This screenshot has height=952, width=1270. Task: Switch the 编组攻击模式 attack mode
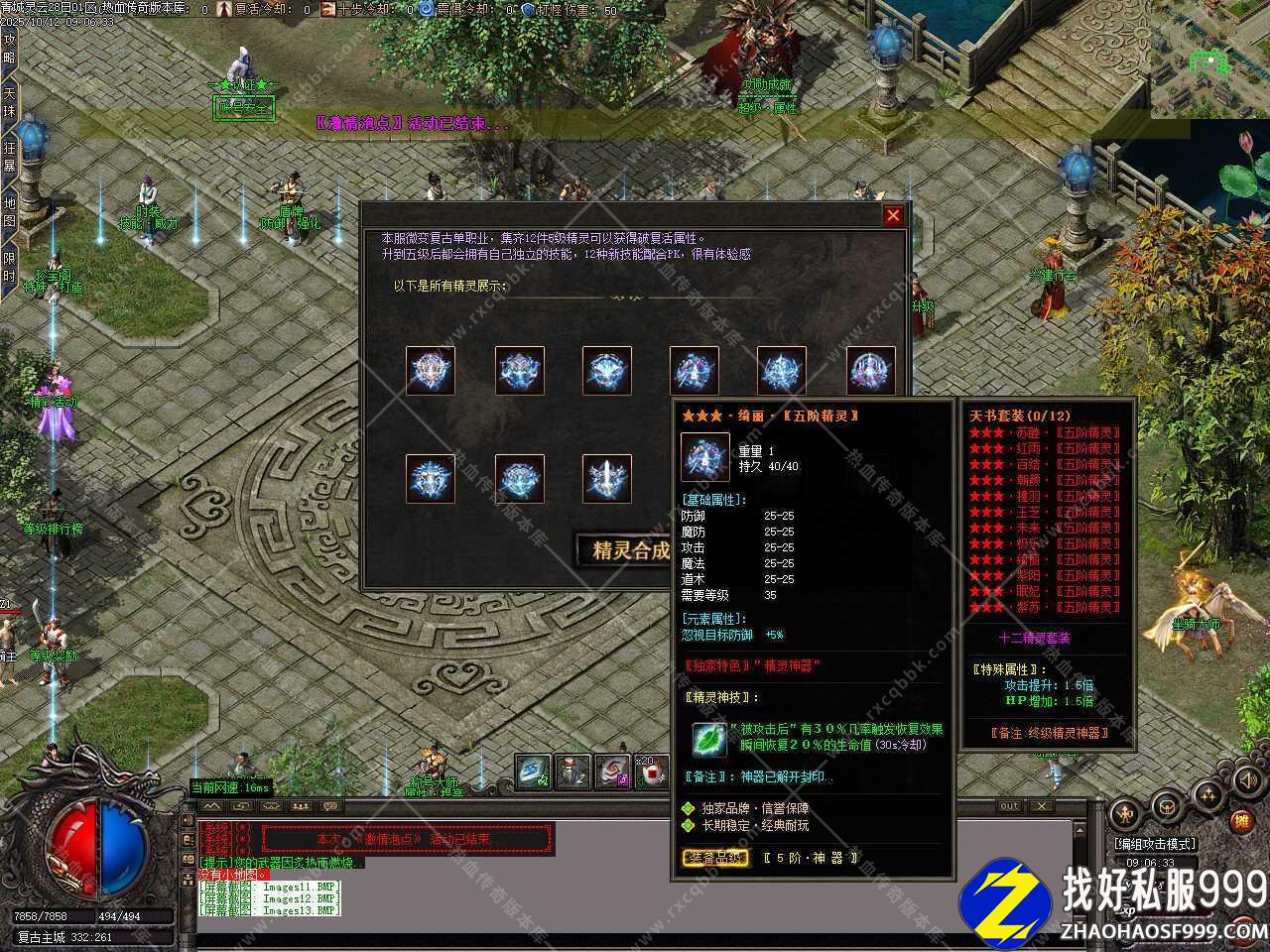(1155, 844)
